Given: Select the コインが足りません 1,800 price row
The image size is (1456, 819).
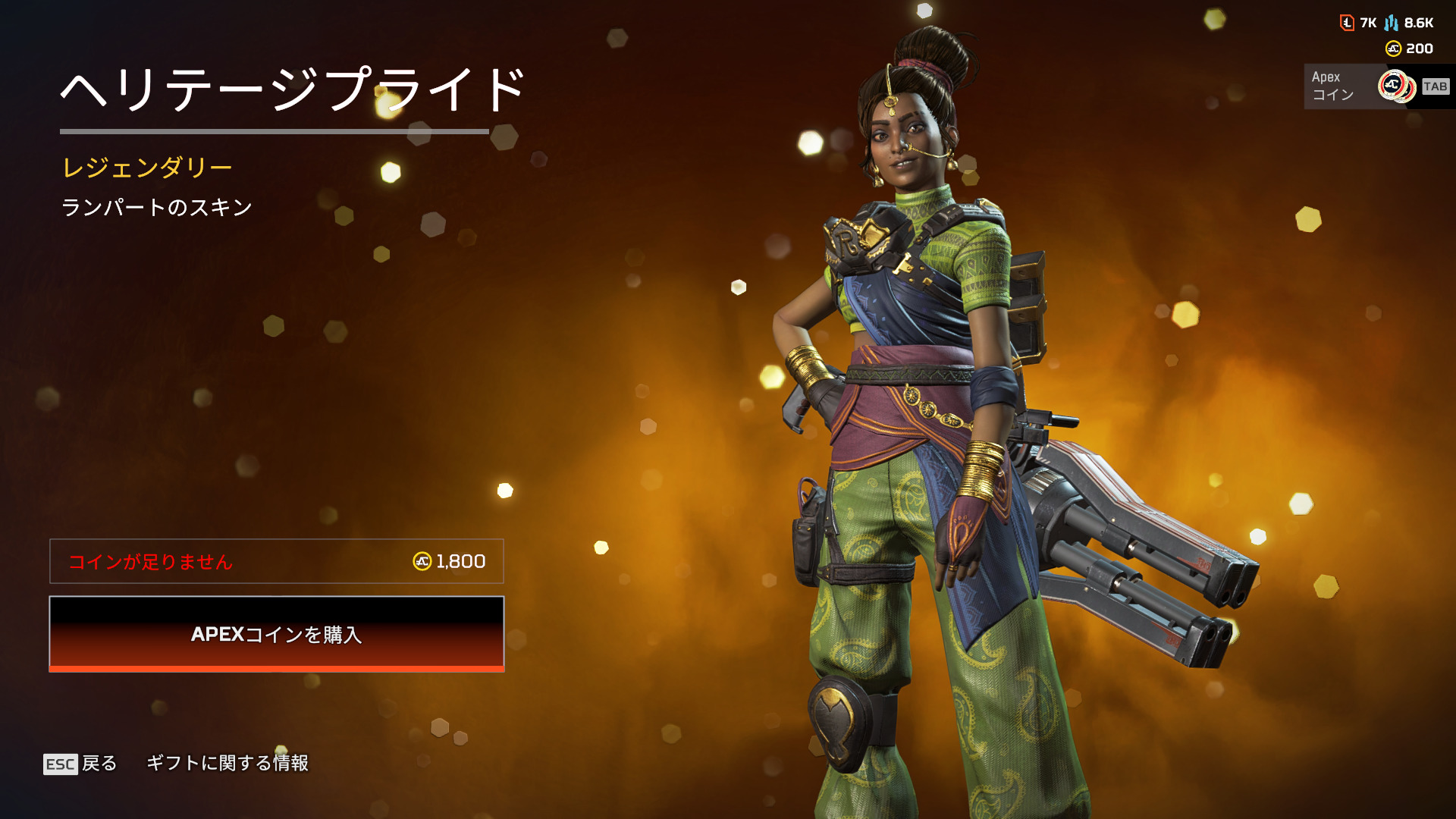Looking at the screenshot, I should pyautogui.click(x=276, y=561).
